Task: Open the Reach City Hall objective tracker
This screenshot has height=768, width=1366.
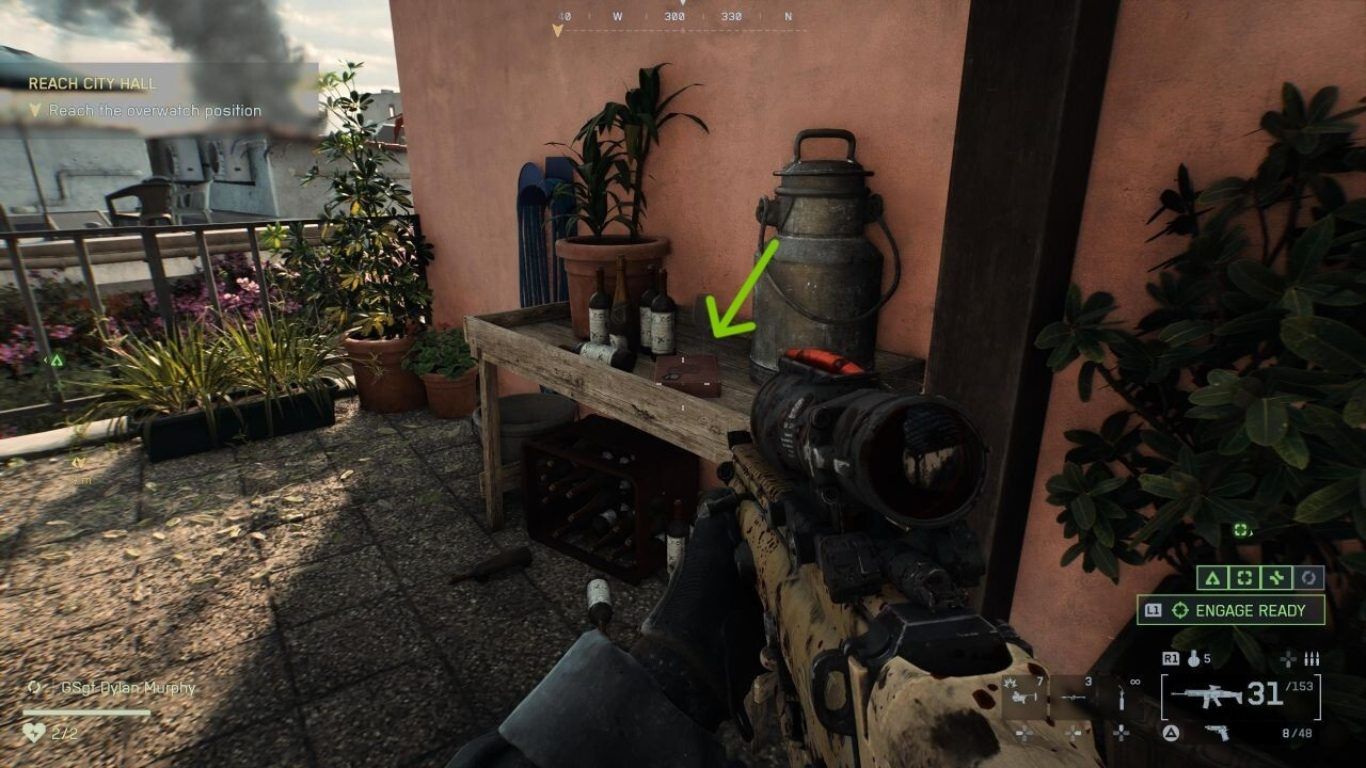Action: pos(92,84)
